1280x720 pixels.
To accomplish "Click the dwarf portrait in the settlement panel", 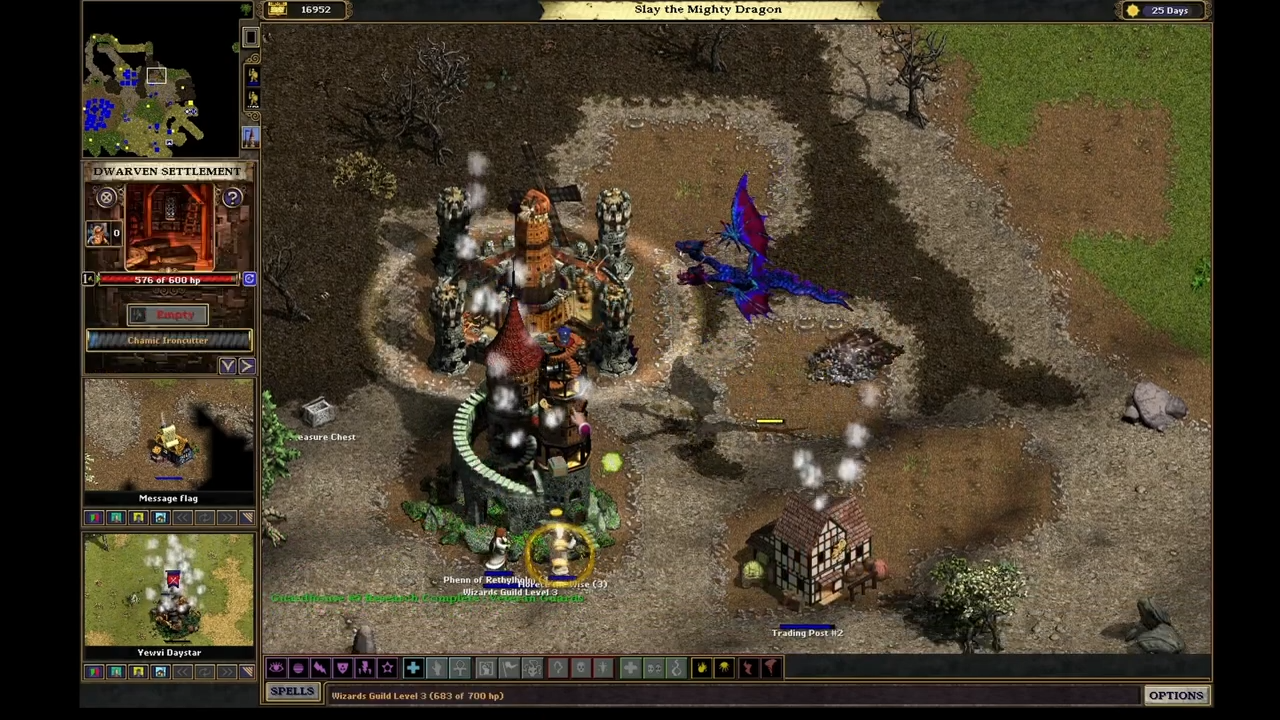I will pyautogui.click(x=98, y=233).
